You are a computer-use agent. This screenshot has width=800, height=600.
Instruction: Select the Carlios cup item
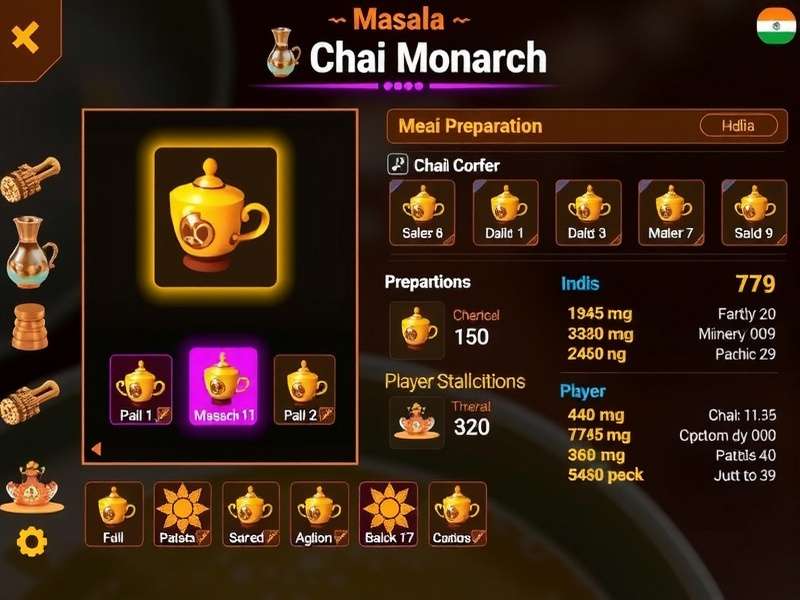click(x=458, y=514)
